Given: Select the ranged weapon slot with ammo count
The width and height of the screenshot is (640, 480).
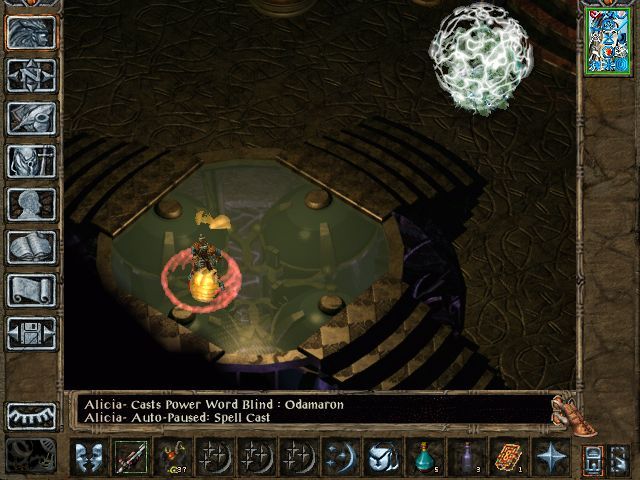Looking at the screenshot, I should (x=172, y=458).
